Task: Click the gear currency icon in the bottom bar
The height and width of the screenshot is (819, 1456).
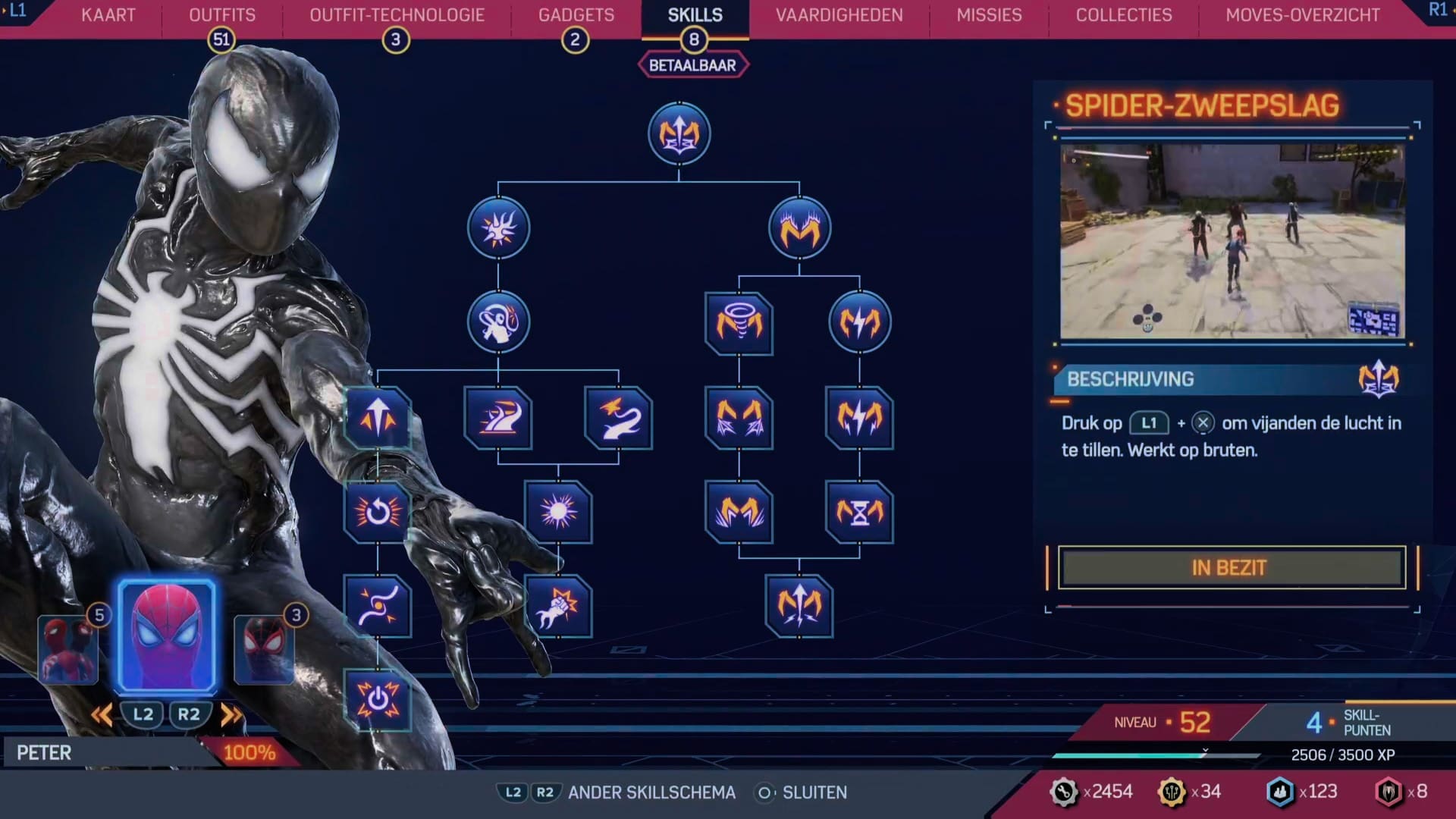Action: 1065,792
